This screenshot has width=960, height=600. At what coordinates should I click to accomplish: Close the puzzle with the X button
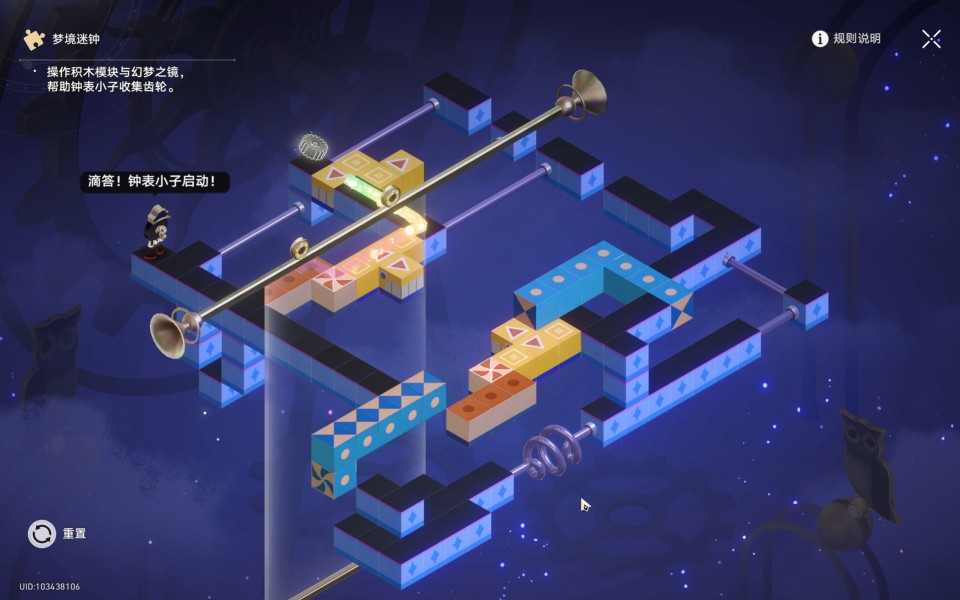click(x=931, y=39)
